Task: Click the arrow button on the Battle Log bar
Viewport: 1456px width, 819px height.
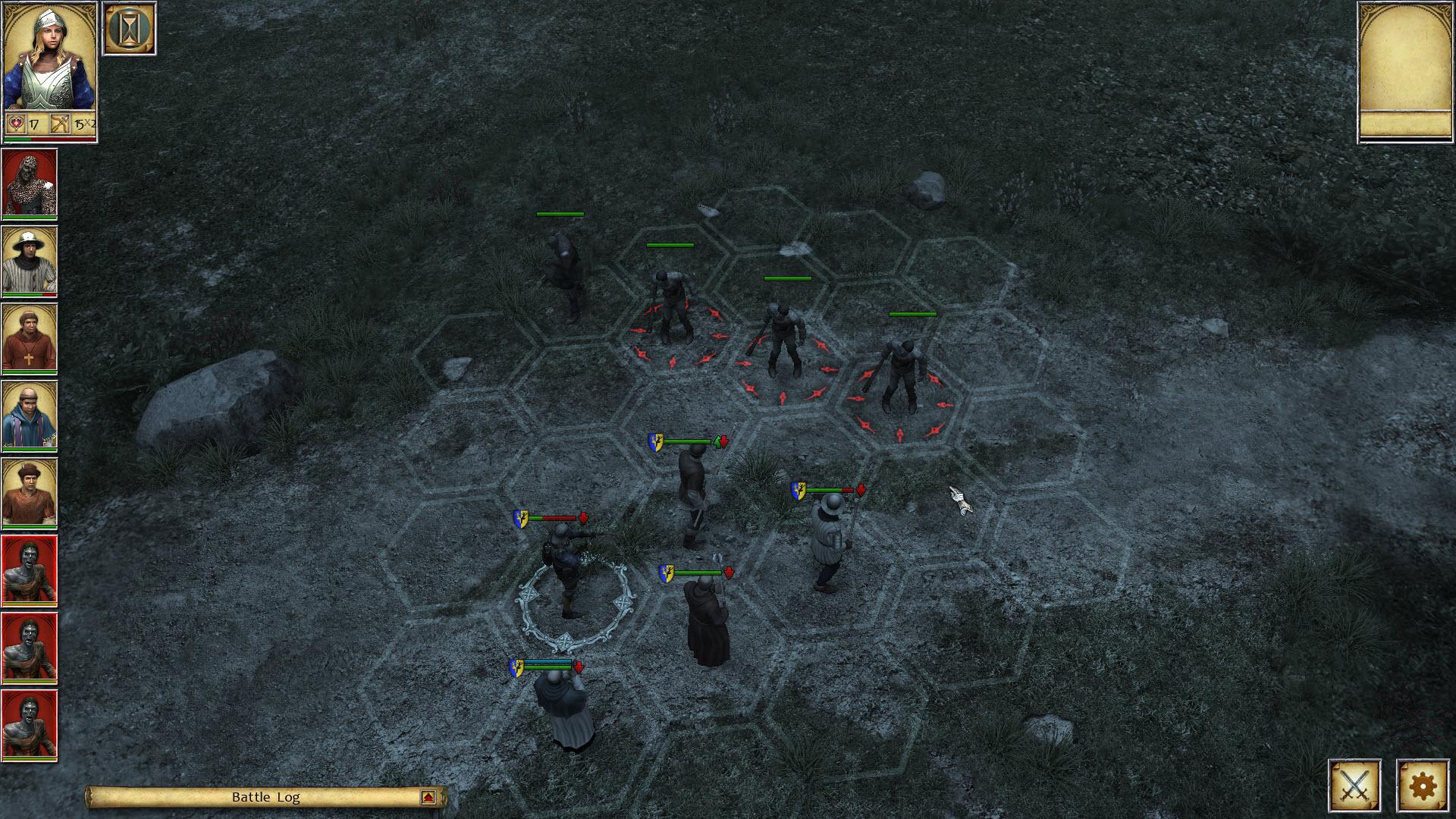Action: [427, 797]
